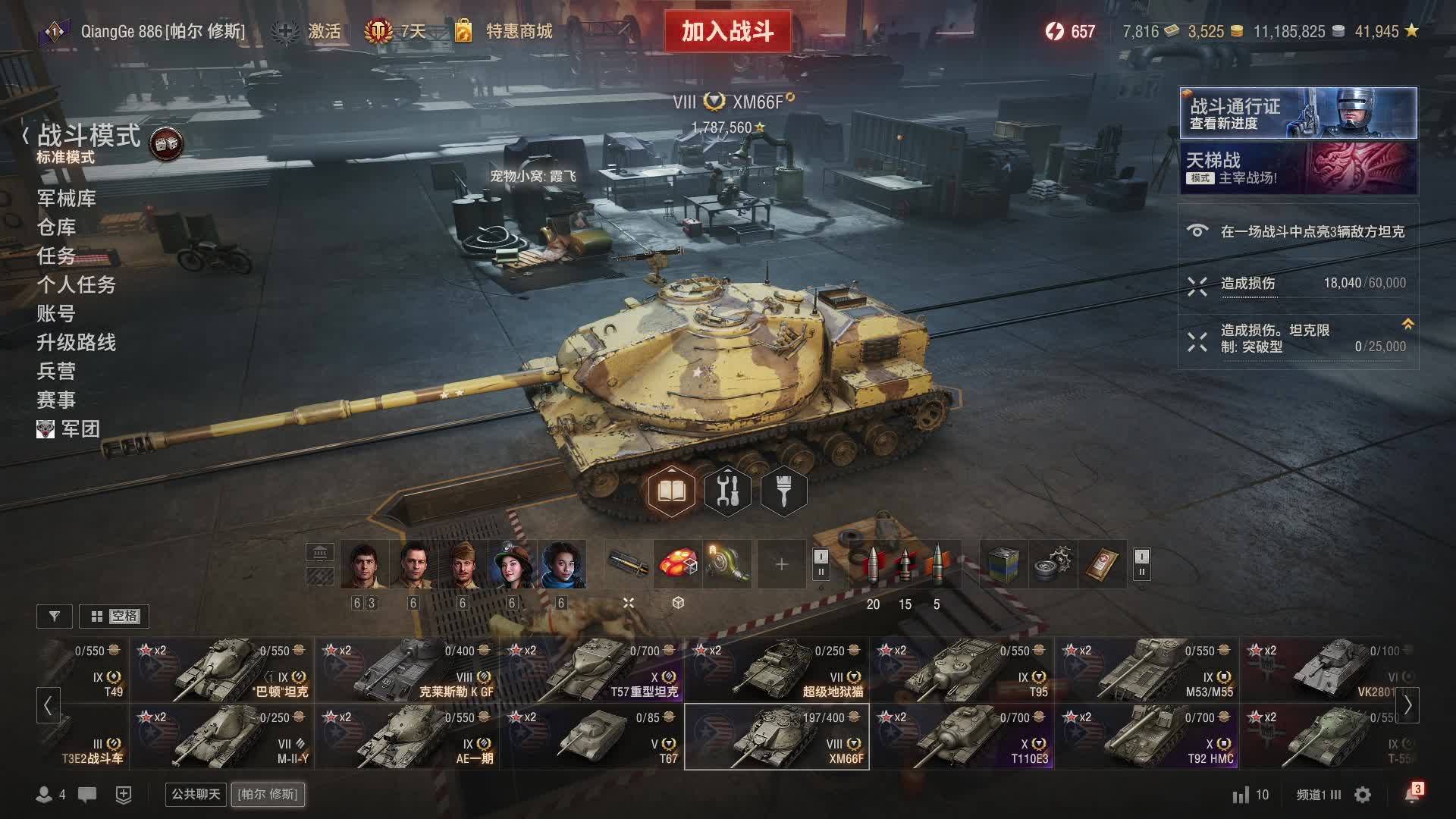Choose the T110E3 tank in the carousel
Image resolution: width=1456 pixels, height=819 pixels.
963,736
